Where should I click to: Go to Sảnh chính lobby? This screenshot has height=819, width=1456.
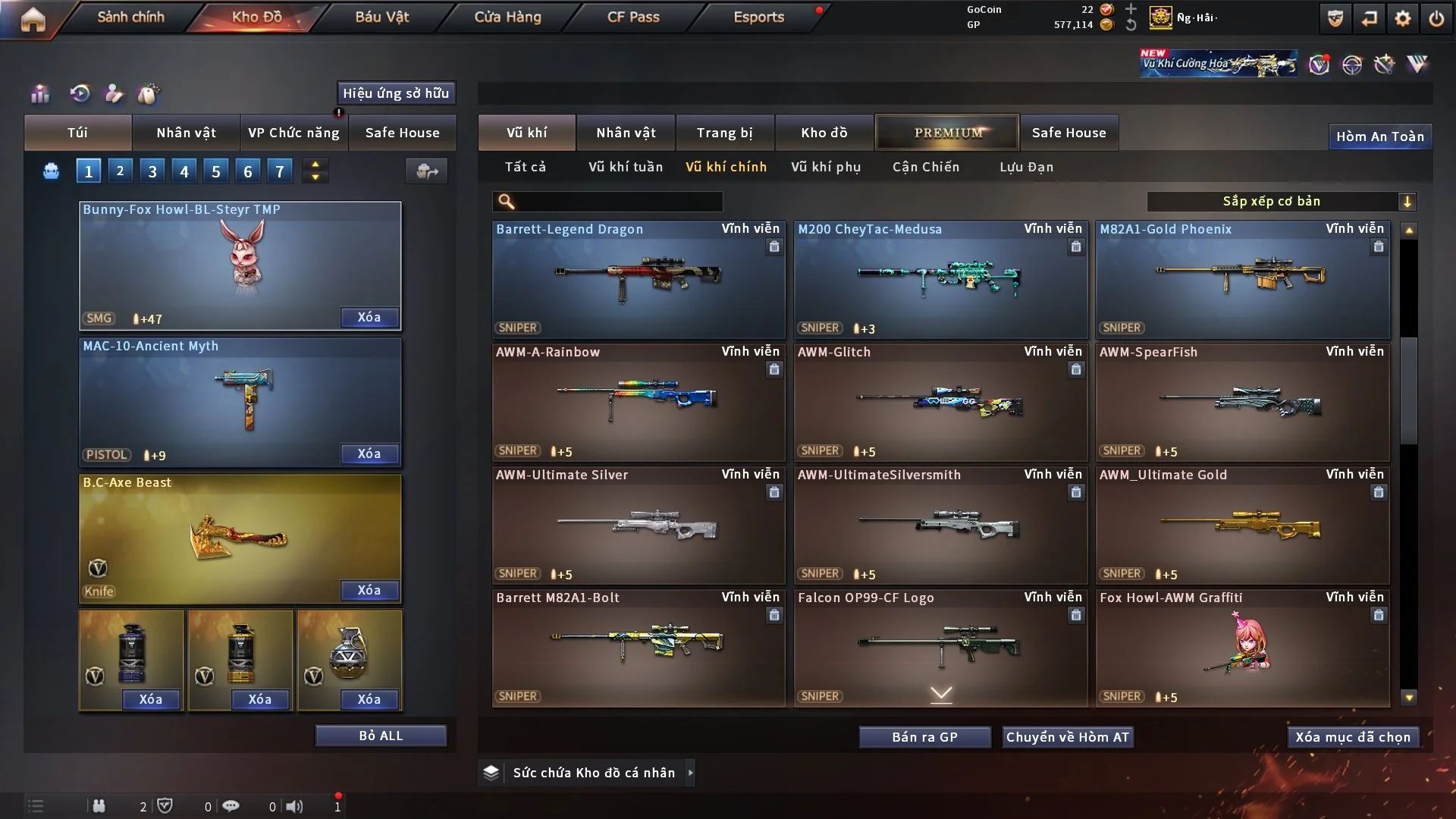[x=130, y=17]
